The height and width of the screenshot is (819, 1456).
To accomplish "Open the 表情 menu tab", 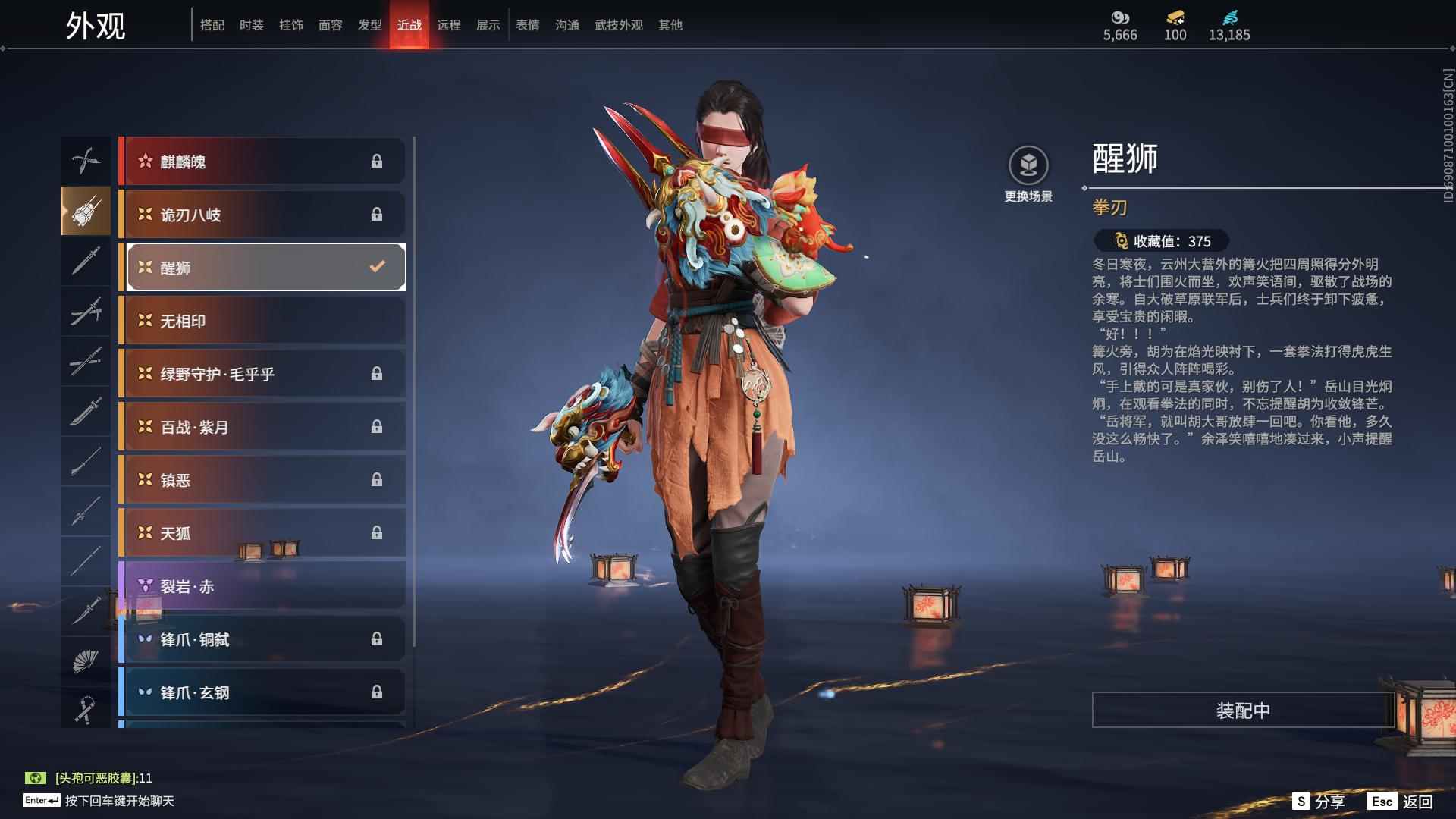I will pos(527,25).
